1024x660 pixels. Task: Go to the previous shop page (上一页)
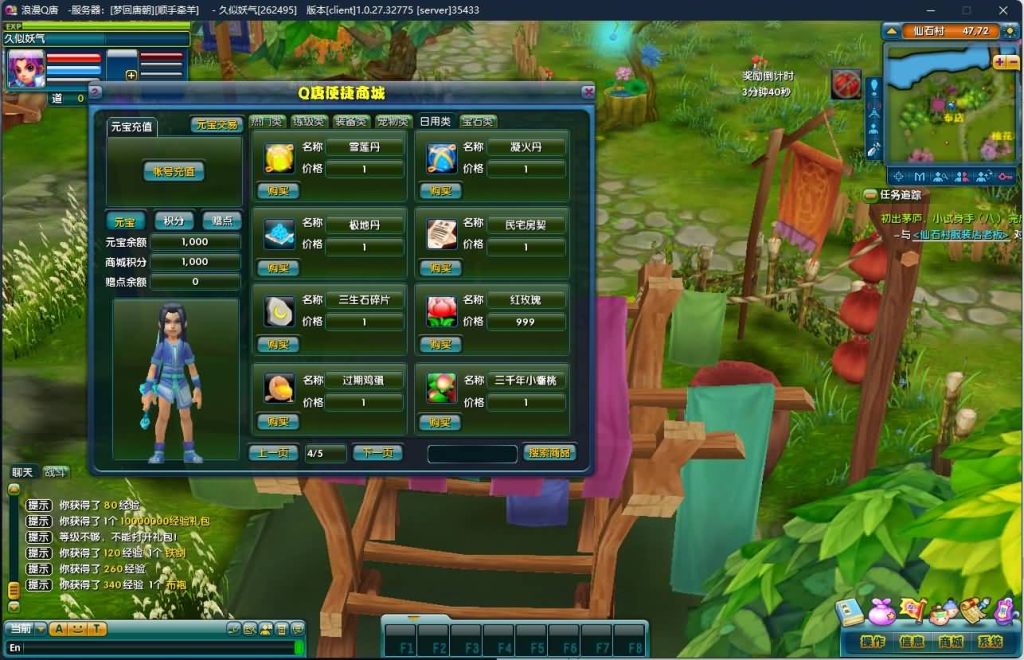pos(273,453)
